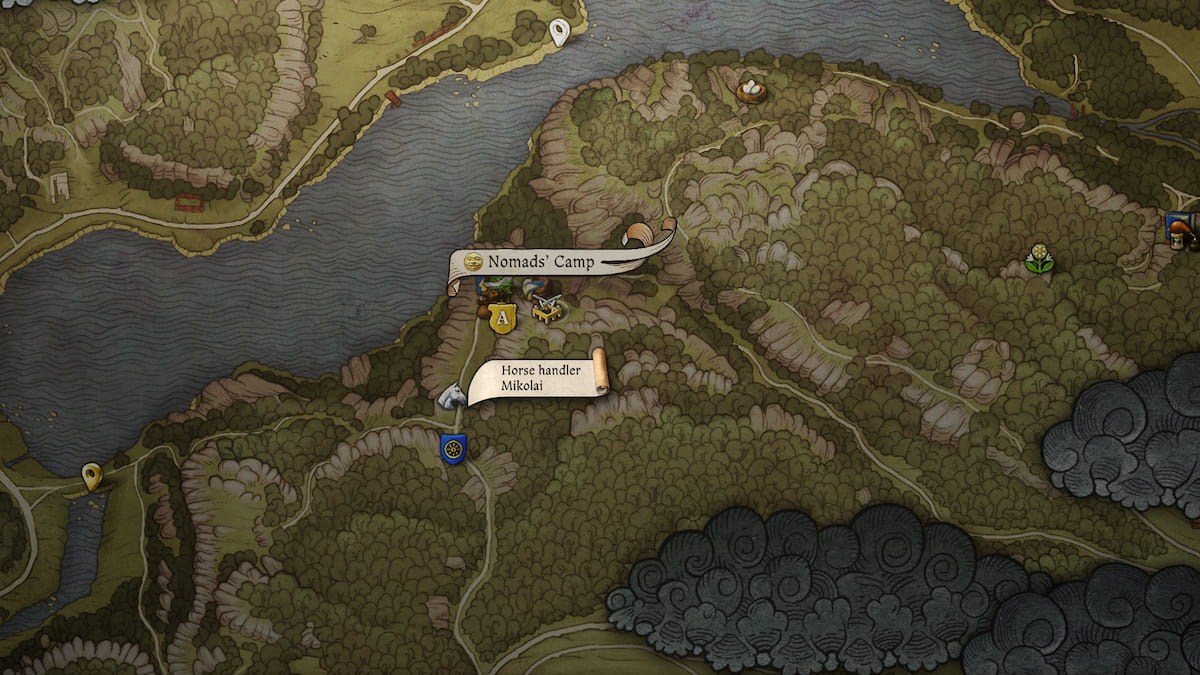Click the bird nest map marker
1200x675 pixels.
[750, 91]
